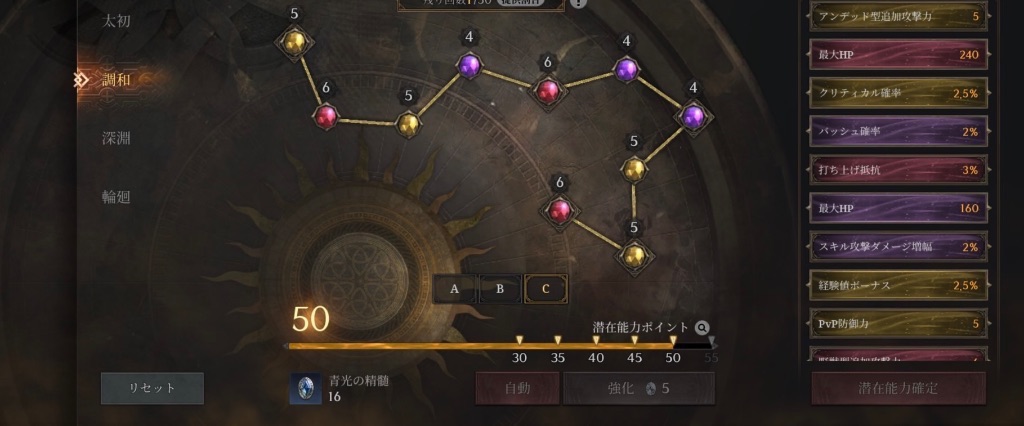Open the 潜在能力ポイント magnifier icon
The width and height of the screenshot is (1024, 426).
702,327
